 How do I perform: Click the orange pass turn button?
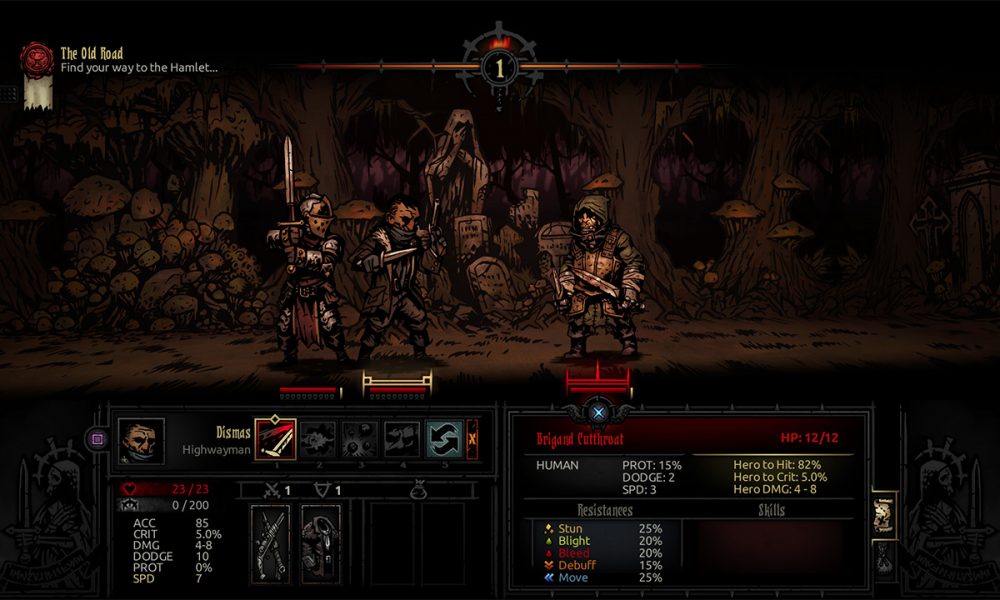(473, 438)
